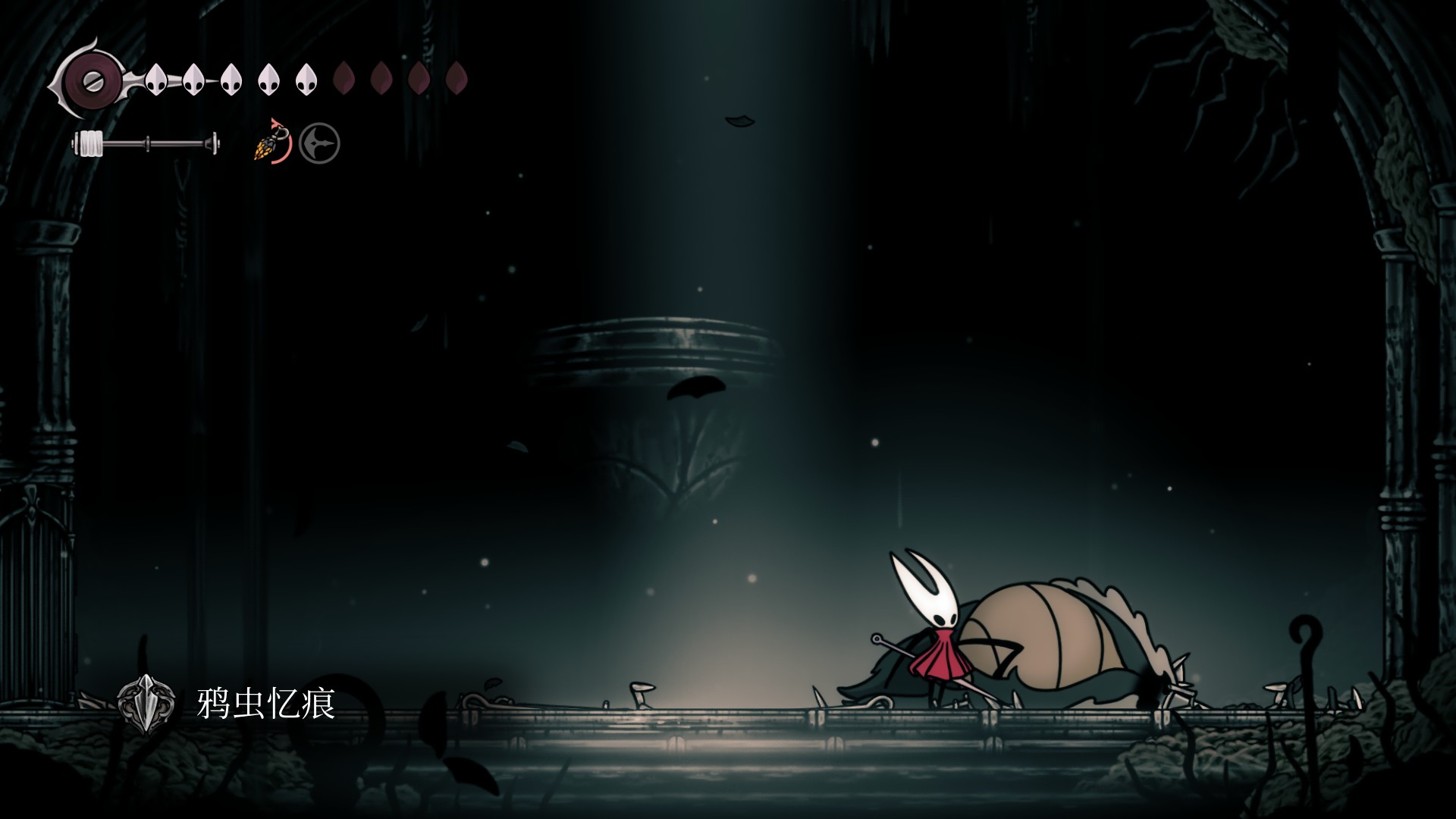Click the silk spool crest emblem

pyautogui.click(x=89, y=79)
